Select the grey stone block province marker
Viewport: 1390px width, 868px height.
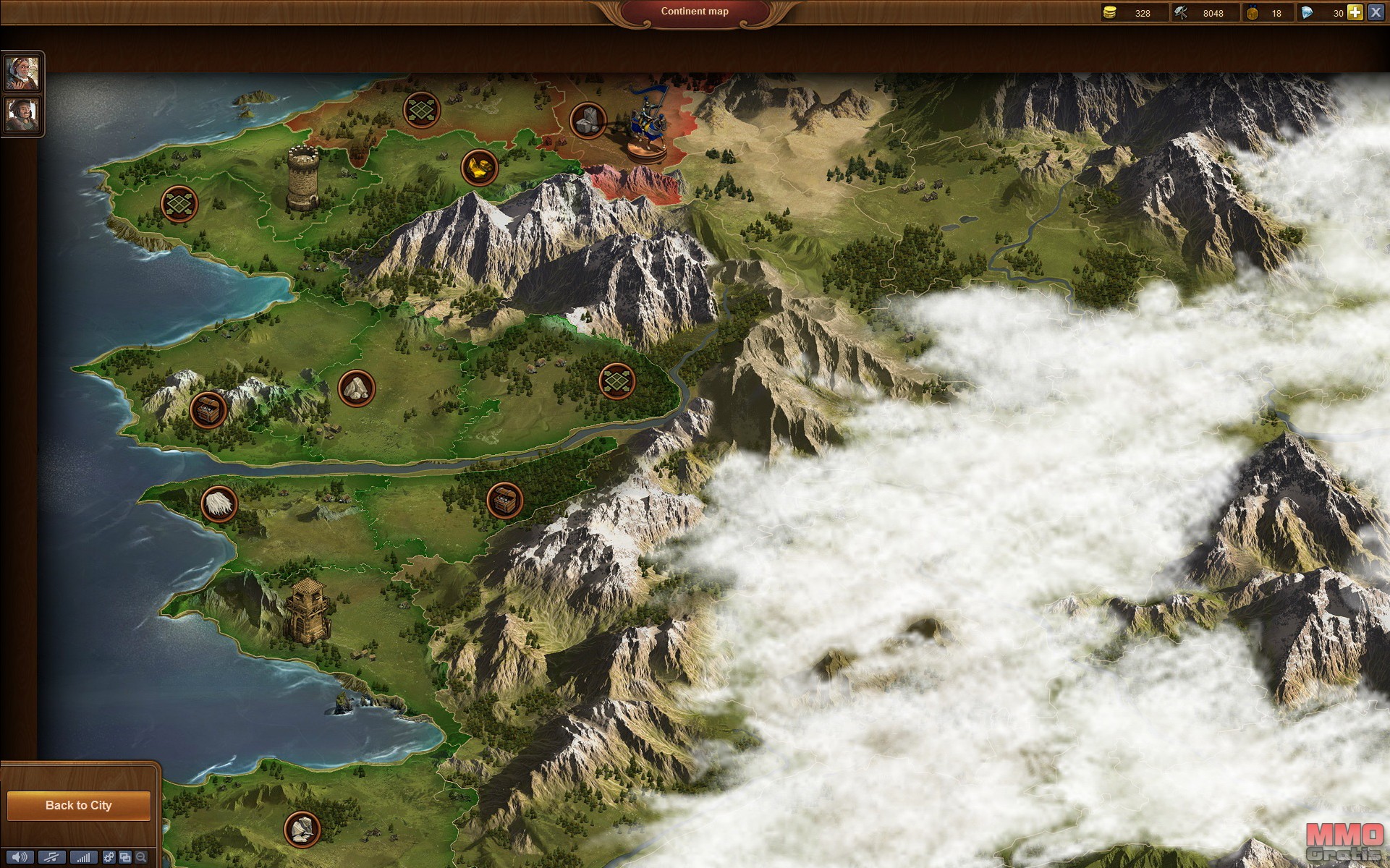coord(588,120)
